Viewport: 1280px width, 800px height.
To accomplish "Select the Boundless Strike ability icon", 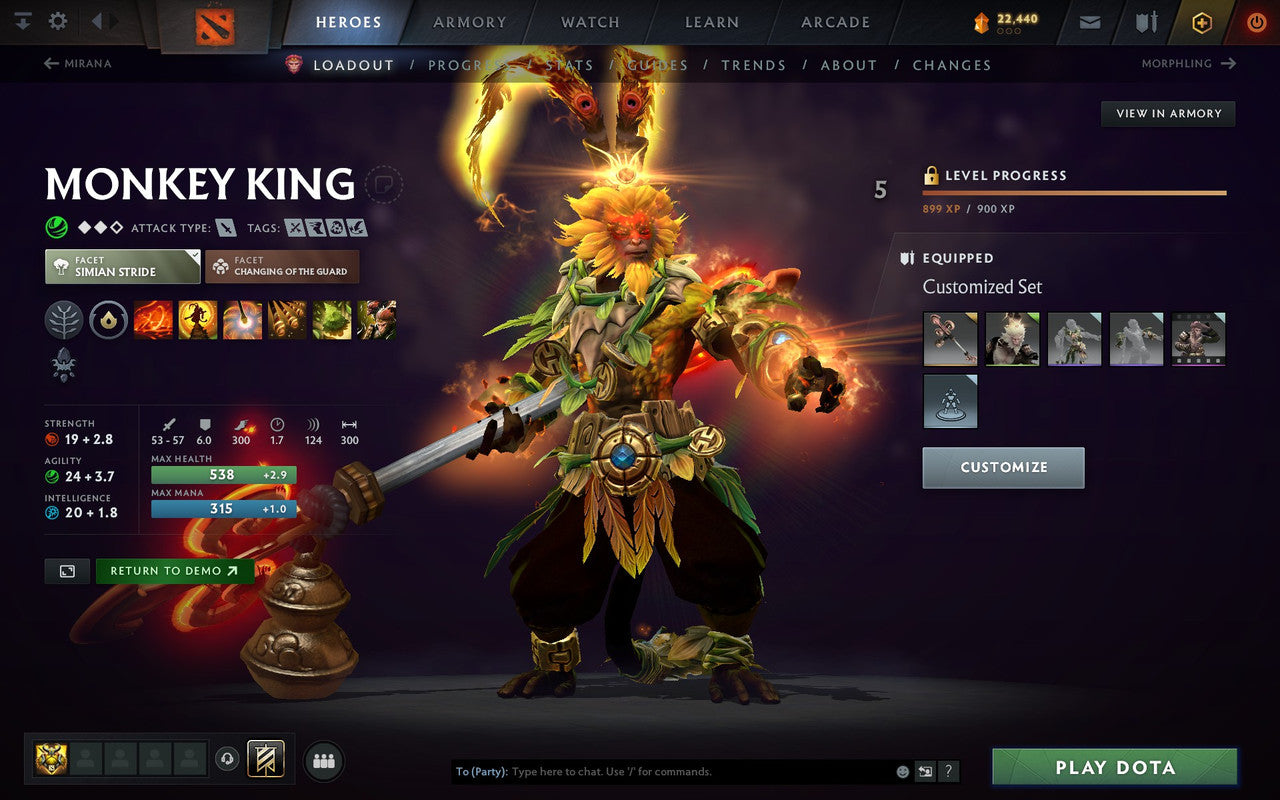I will (155, 319).
